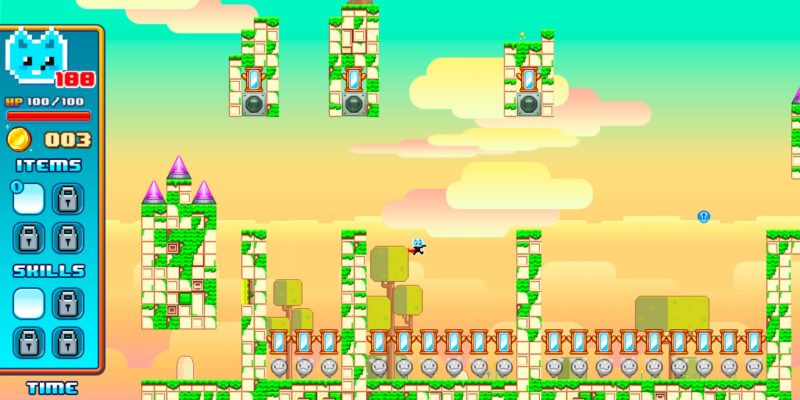Select the unlocked empty skill slot

[x=29, y=302]
